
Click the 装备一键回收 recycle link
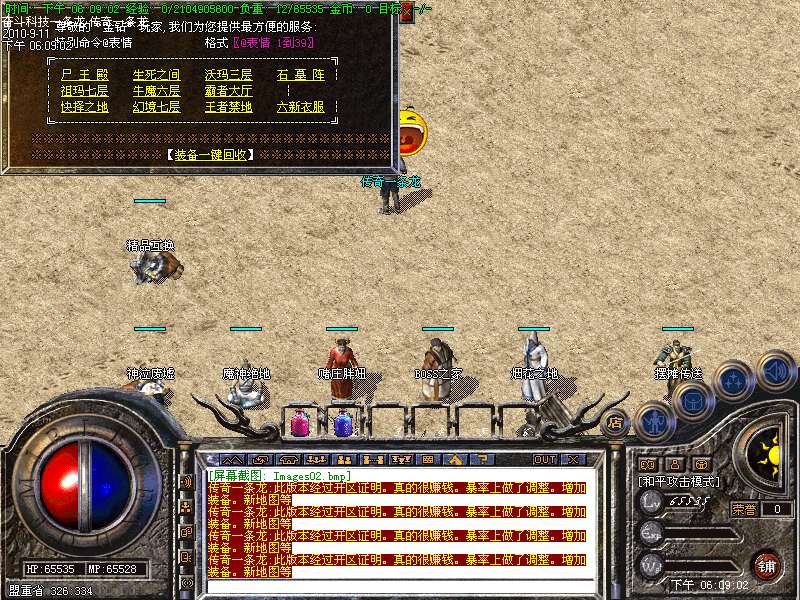point(210,155)
